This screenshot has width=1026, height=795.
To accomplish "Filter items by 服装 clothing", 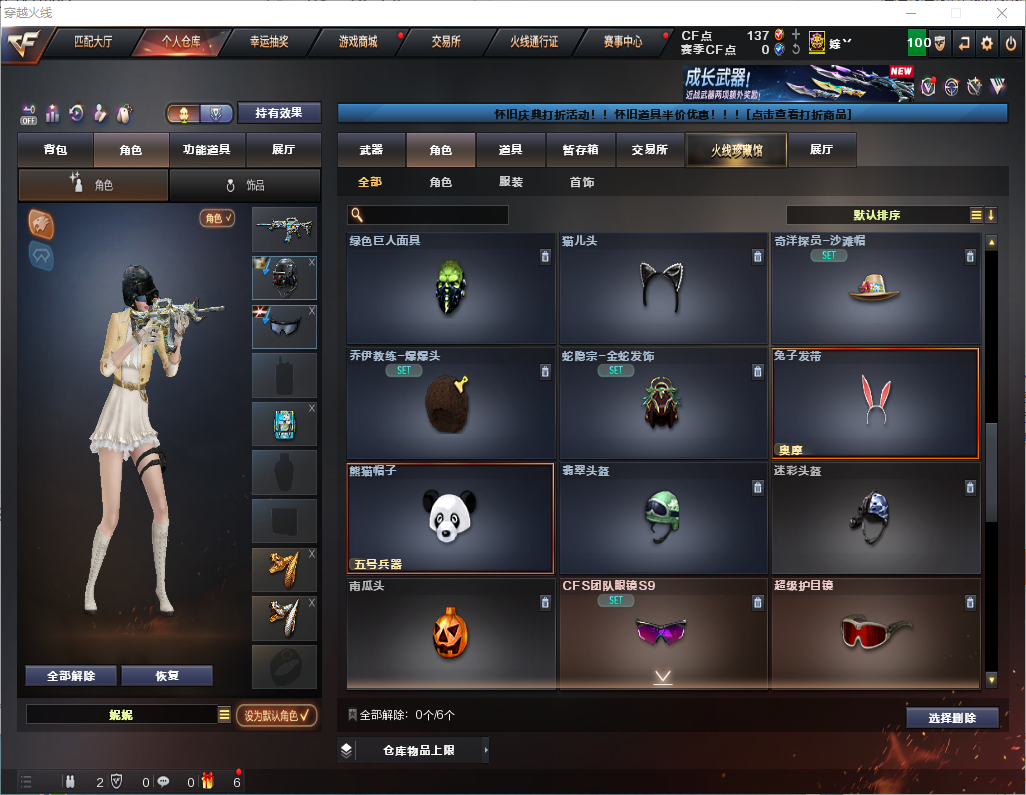I will [511, 183].
